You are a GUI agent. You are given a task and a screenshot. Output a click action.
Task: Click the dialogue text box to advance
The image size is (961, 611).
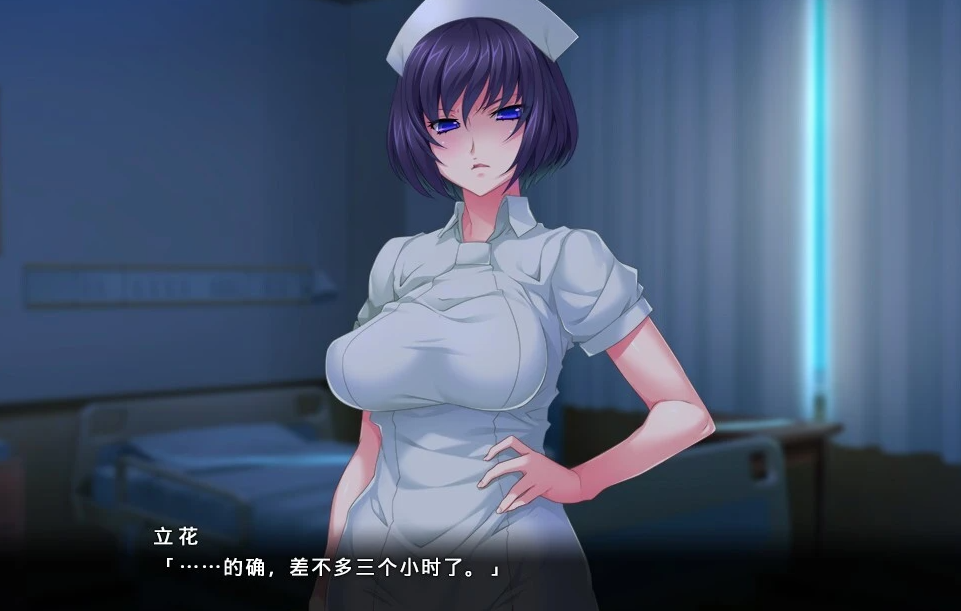pyautogui.click(x=480, y=565)
